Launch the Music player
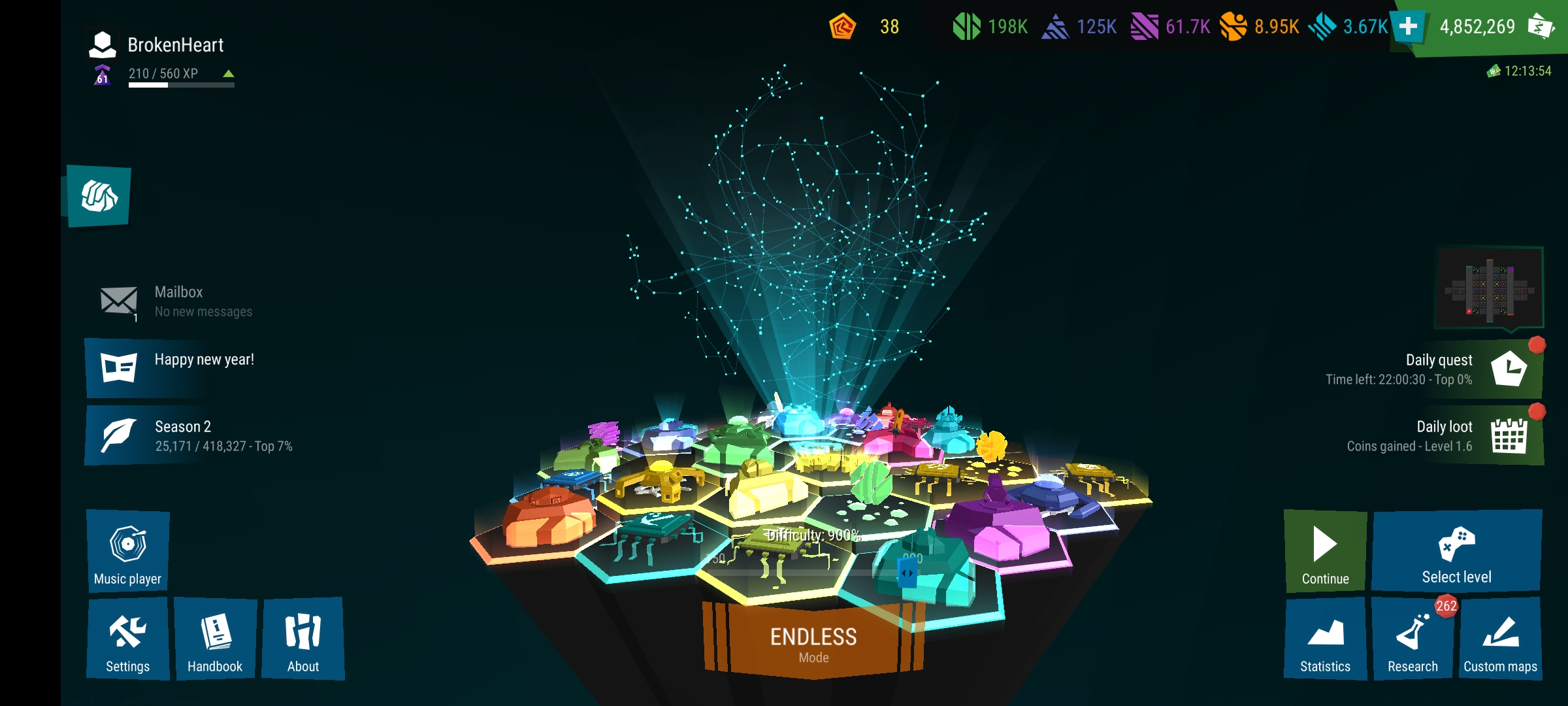The width and height of the screenshot is (1568, 706). coord(127,551)
